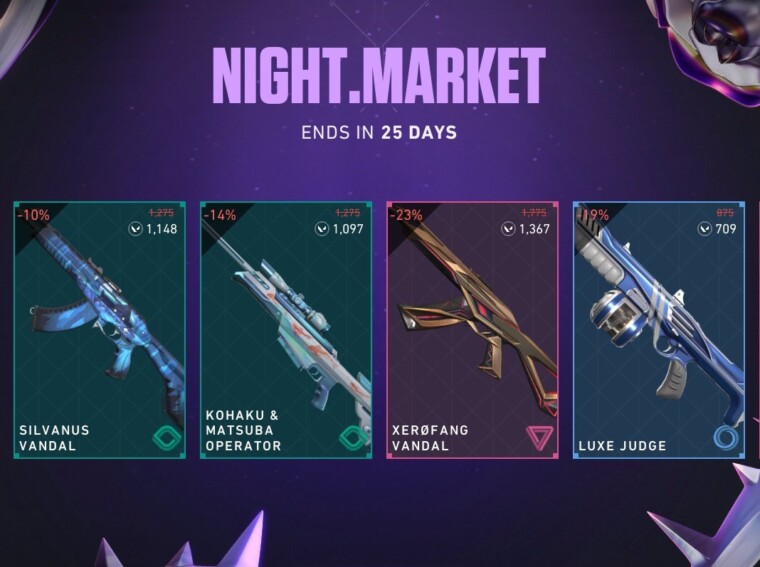
Task: Choose the Kohaku & Matsuba Operator offer
Action: 285,330
